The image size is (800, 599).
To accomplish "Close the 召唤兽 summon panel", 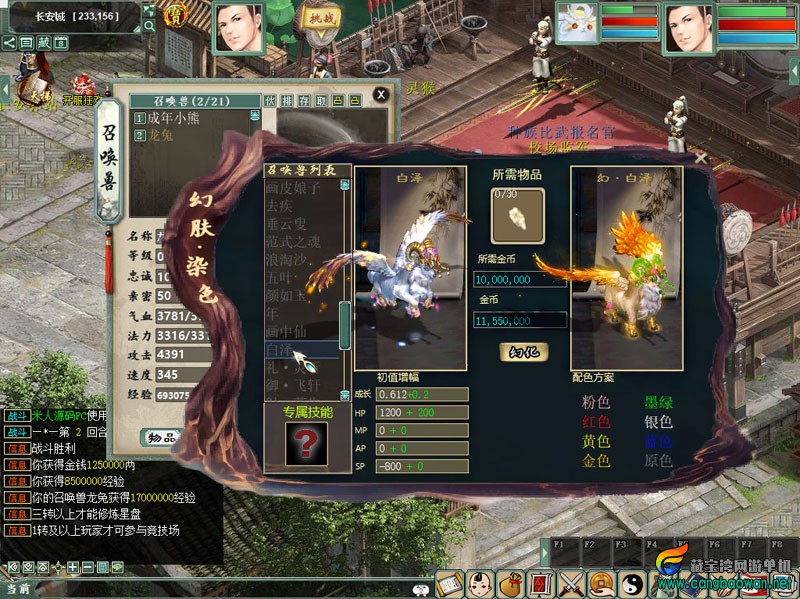I will pos(381,95).
